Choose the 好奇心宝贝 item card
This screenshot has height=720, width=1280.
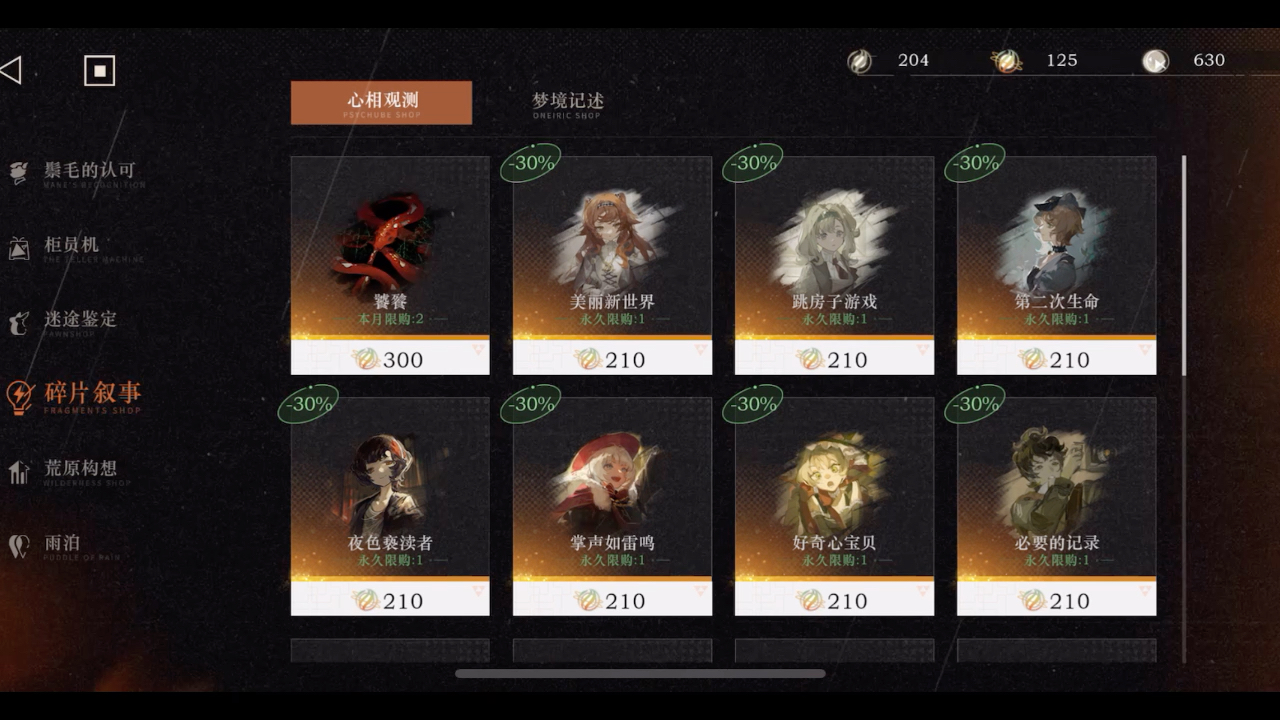click(834, 506)
